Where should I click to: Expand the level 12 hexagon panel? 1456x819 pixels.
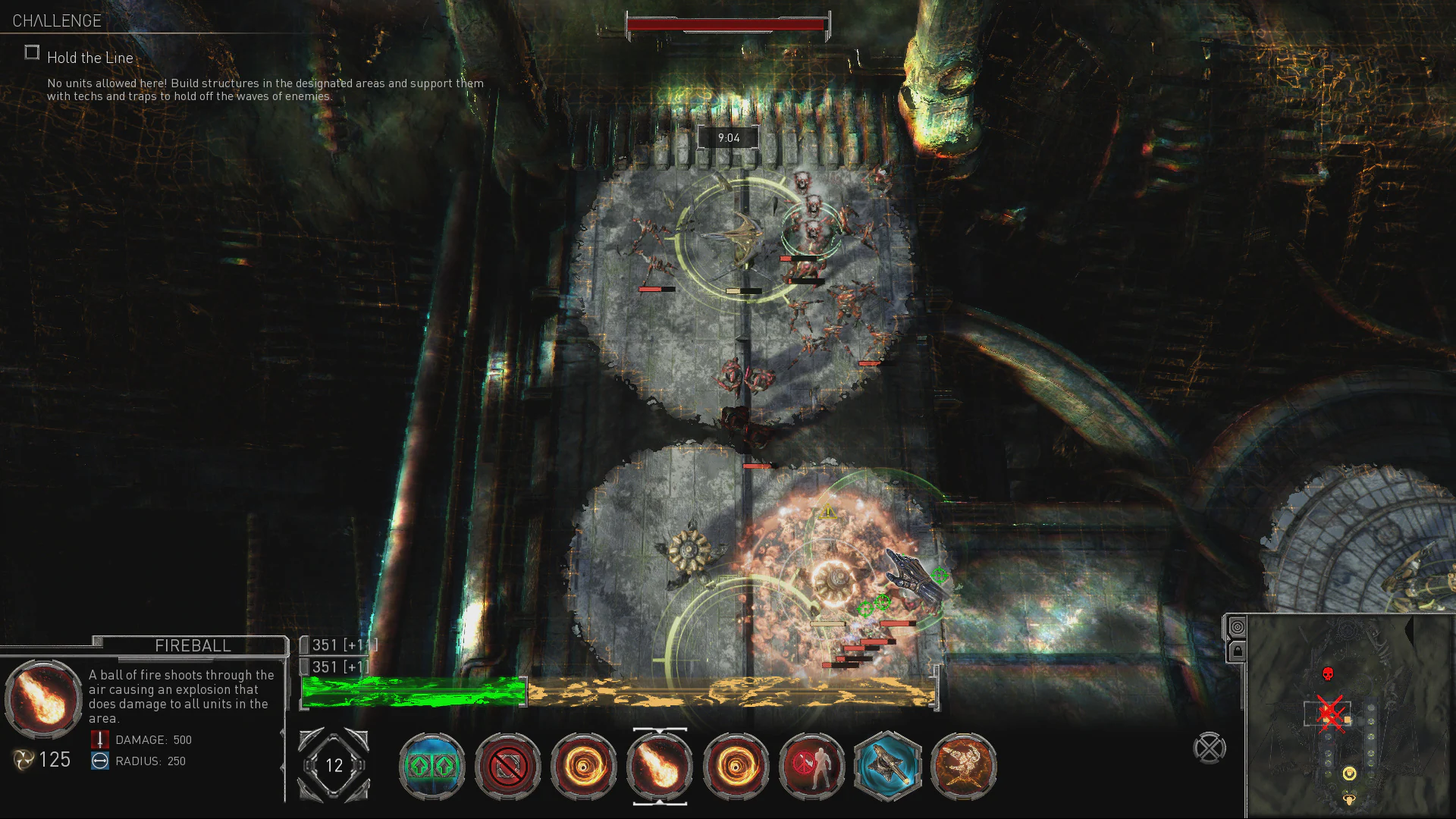tap(332, 766)
